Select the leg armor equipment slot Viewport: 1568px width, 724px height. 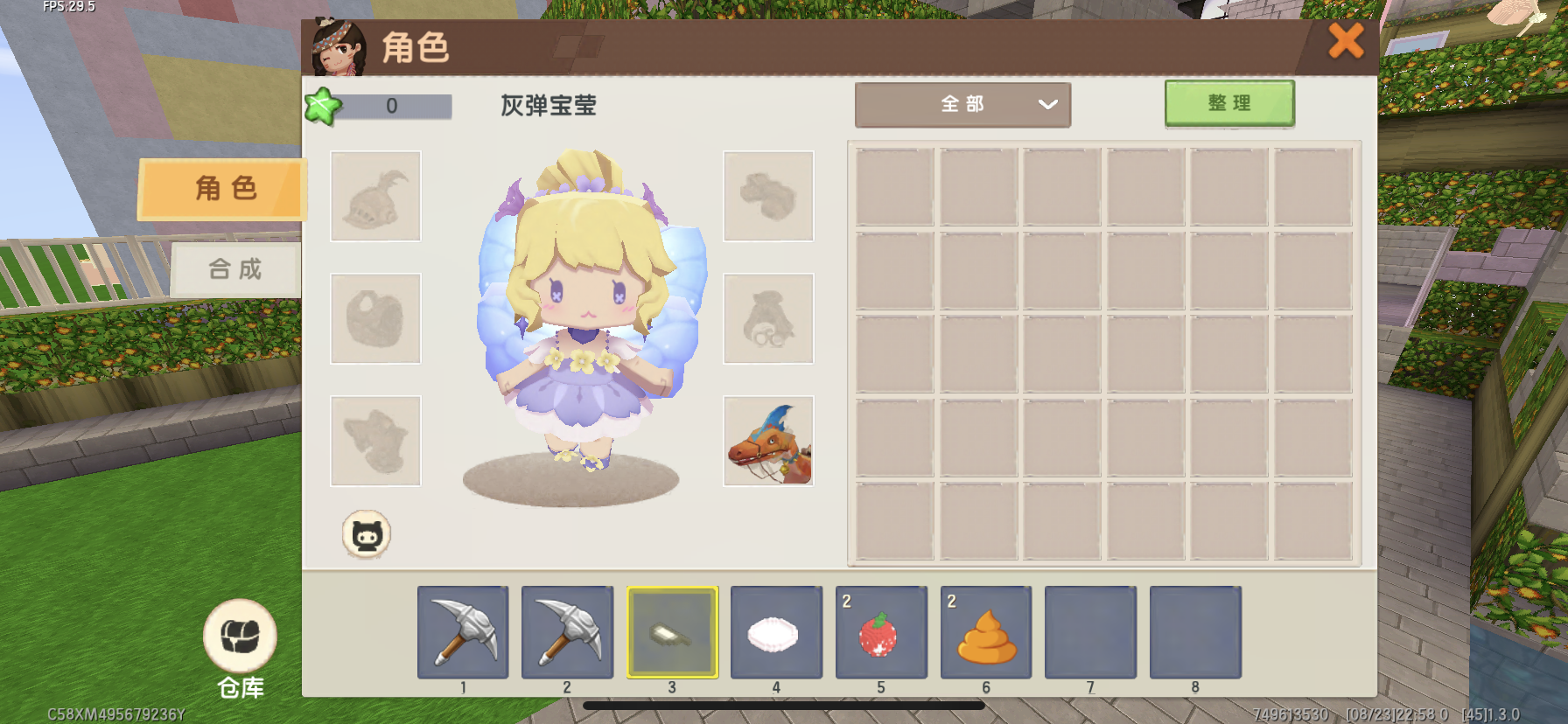click(375, 441)
